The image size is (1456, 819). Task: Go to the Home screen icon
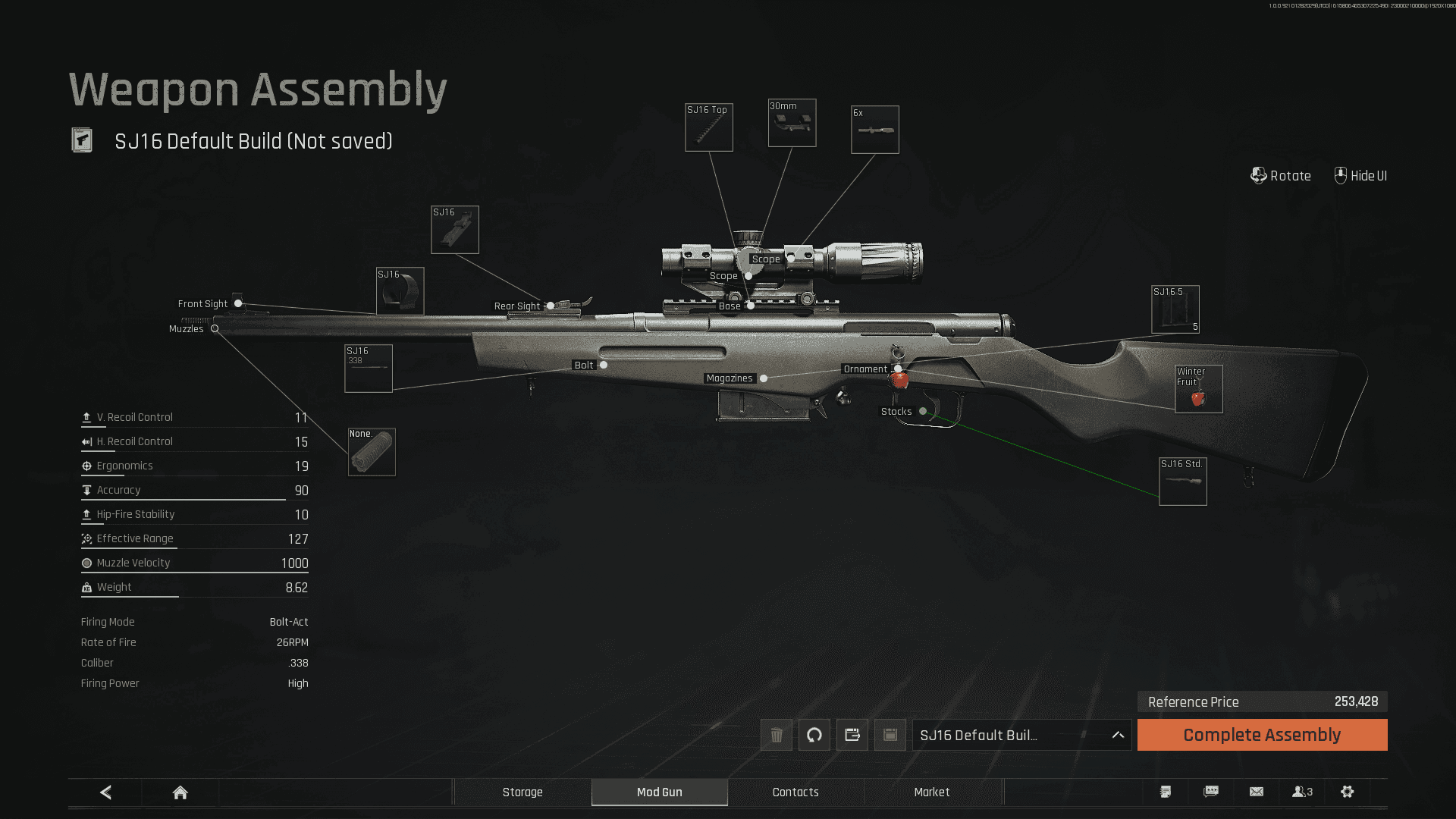pos(180,792)
